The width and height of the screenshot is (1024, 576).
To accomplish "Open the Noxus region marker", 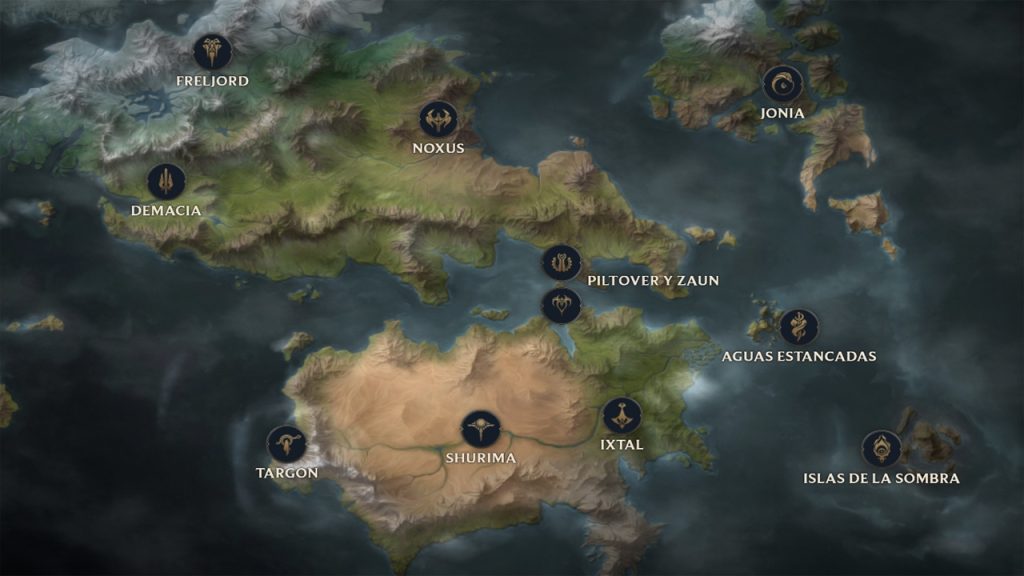I will pos(438,120).
